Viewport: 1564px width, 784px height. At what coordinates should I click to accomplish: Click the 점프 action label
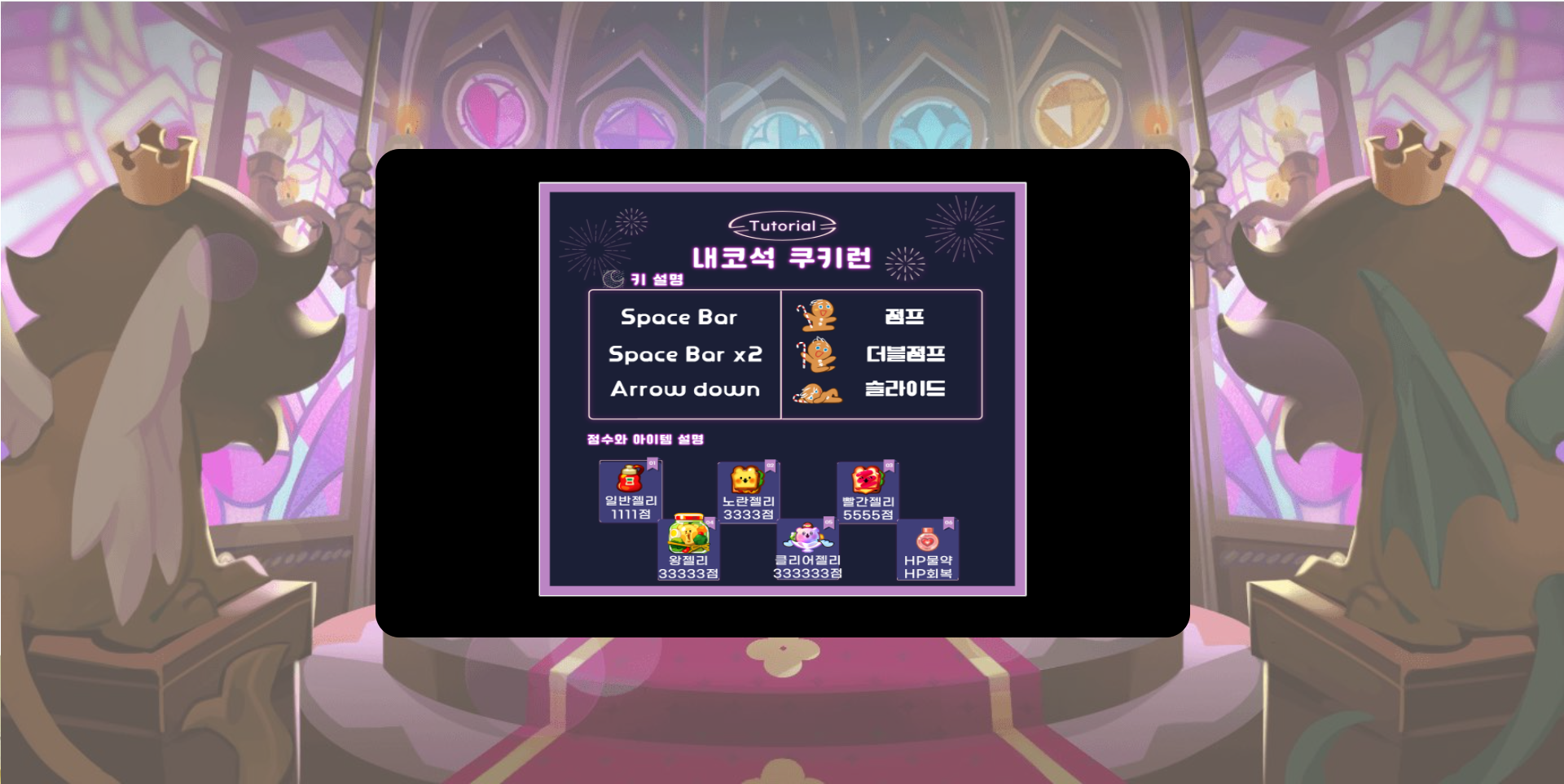click(904, 318)
